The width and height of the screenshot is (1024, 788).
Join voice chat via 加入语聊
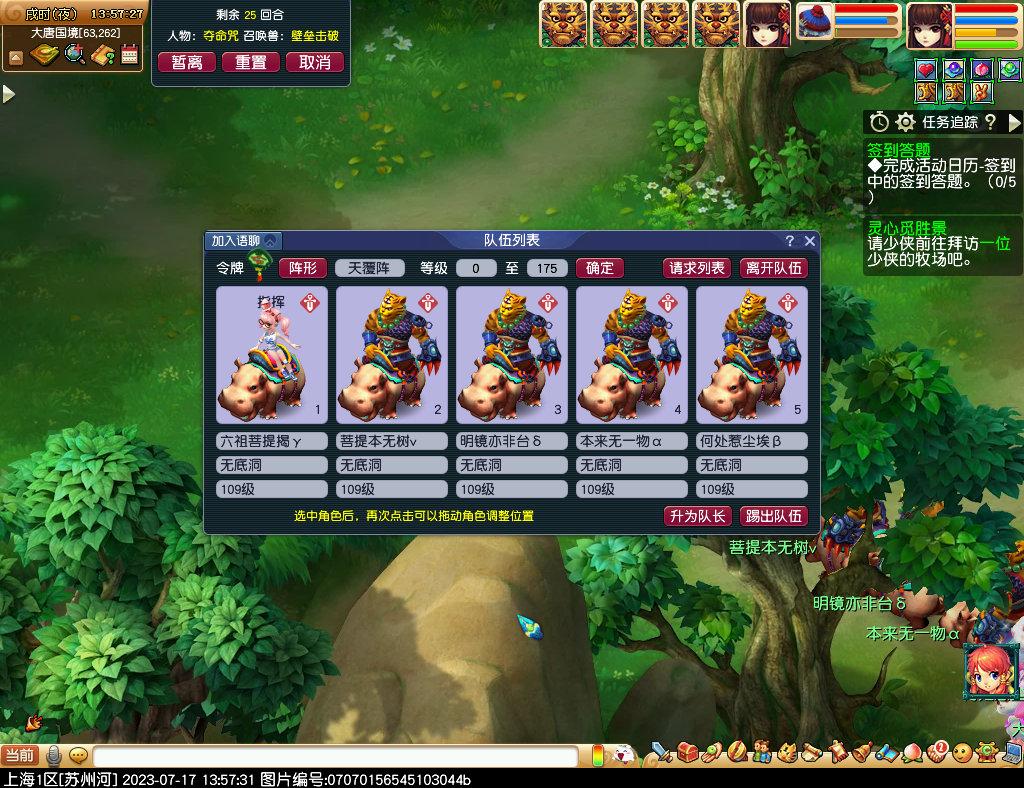(244, 241)
